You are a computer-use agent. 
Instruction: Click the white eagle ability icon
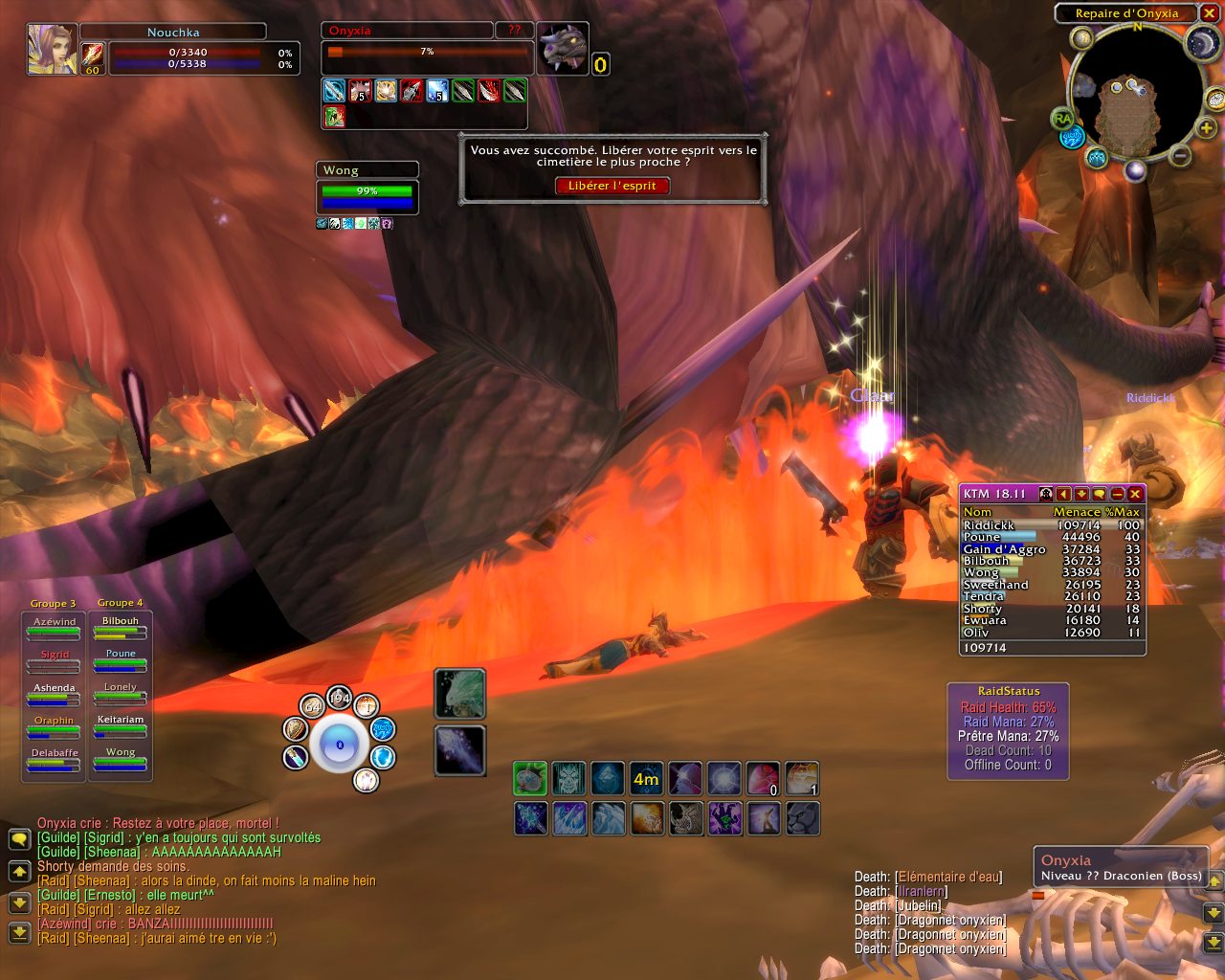[460, 693]
